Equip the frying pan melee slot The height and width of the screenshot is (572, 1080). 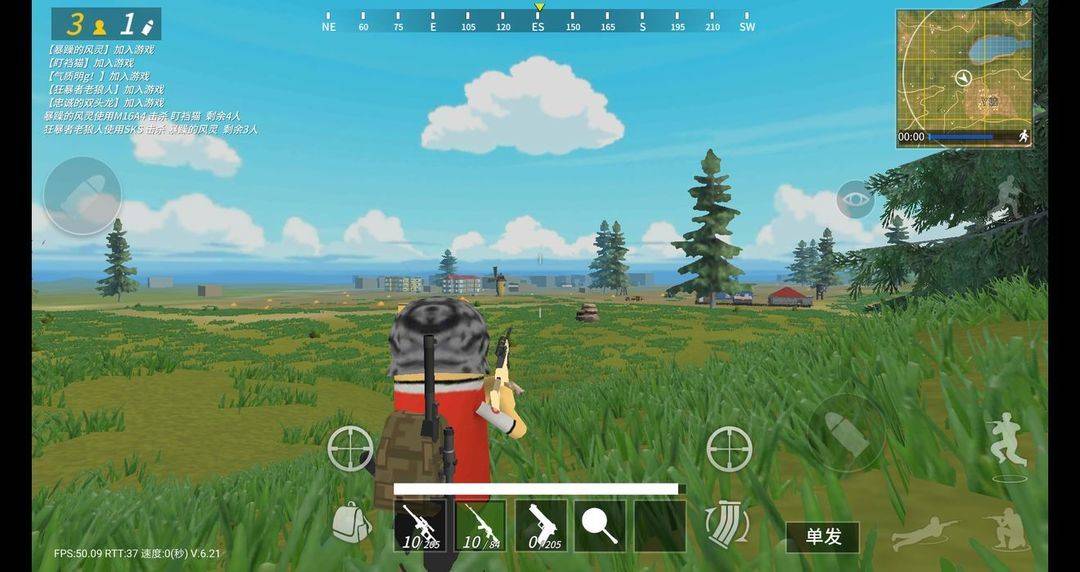click(x=600, y=526)
